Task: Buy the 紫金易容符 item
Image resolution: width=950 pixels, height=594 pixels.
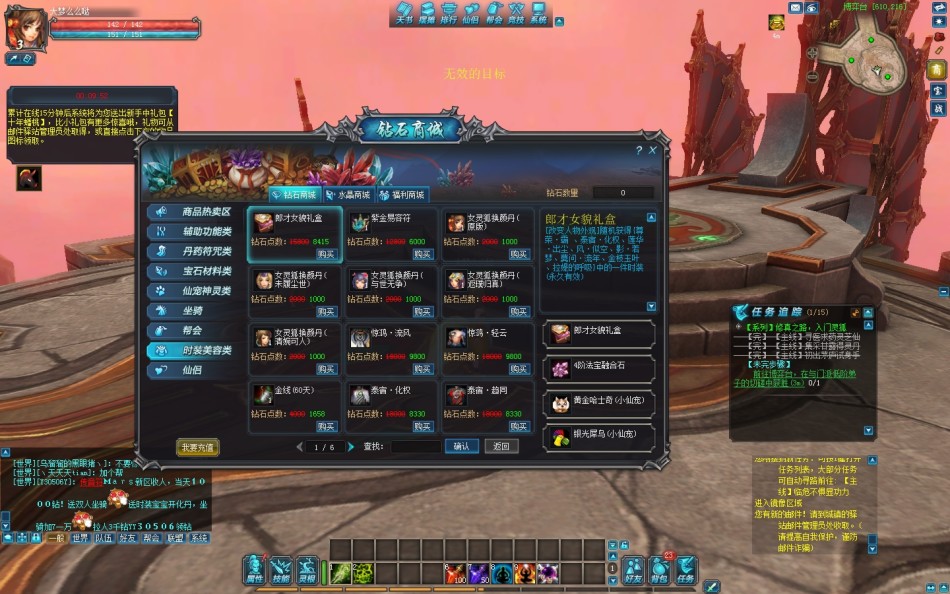Action: 422,254
